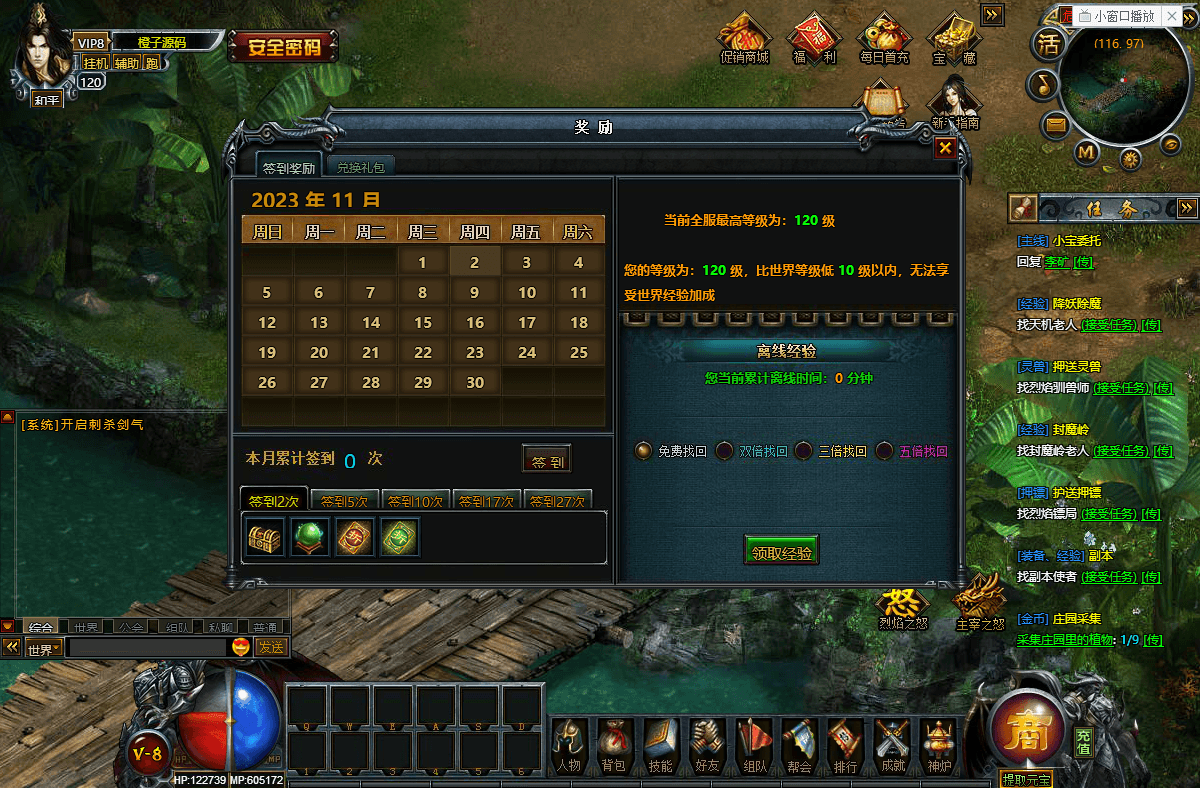This screenshot has height=788, width=1200.
Task: Toggle the 挂机 auto-battle button
Action: click(x=96, y=63)
